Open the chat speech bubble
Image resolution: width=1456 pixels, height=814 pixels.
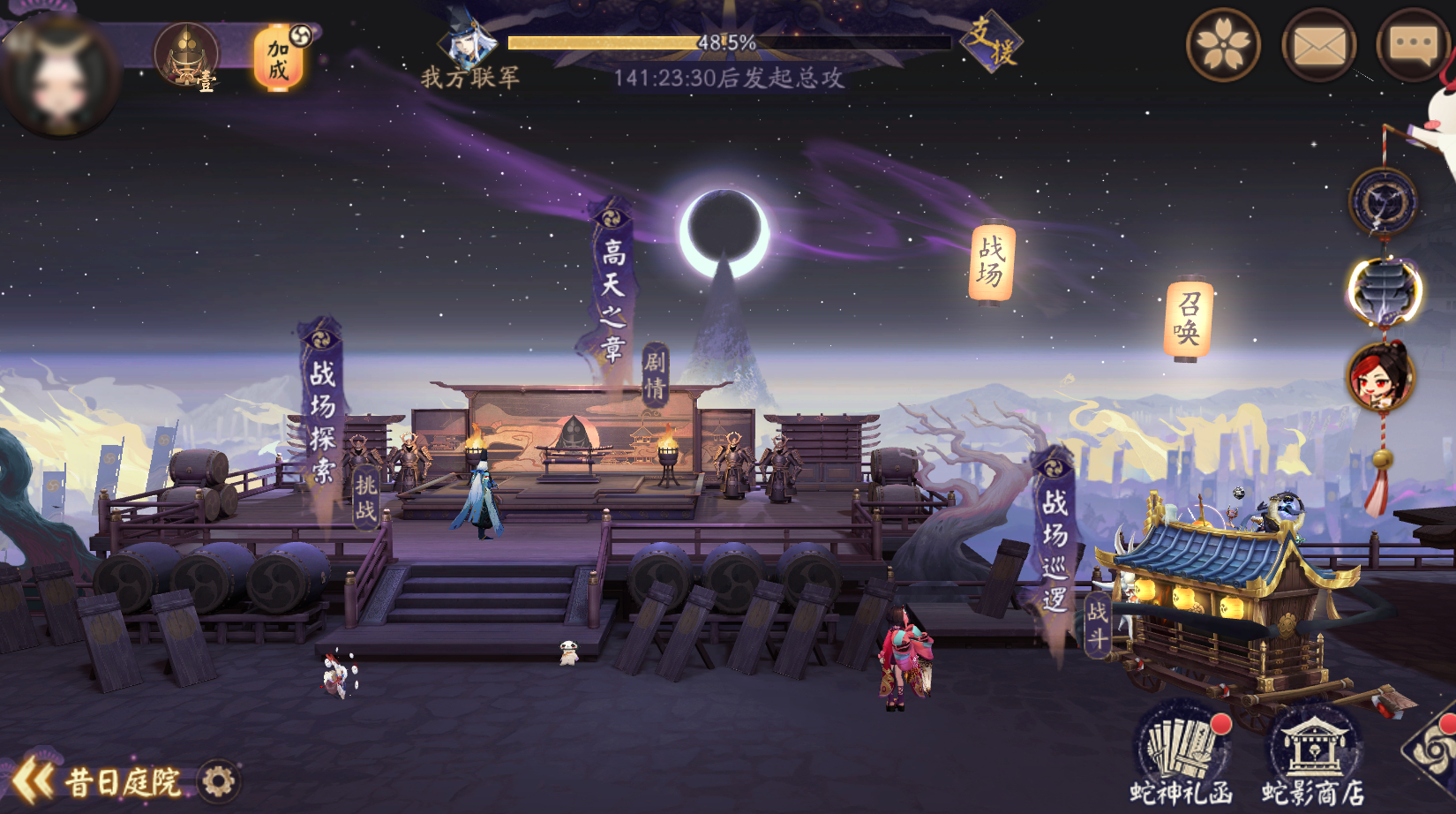[x=1413, y=44]
